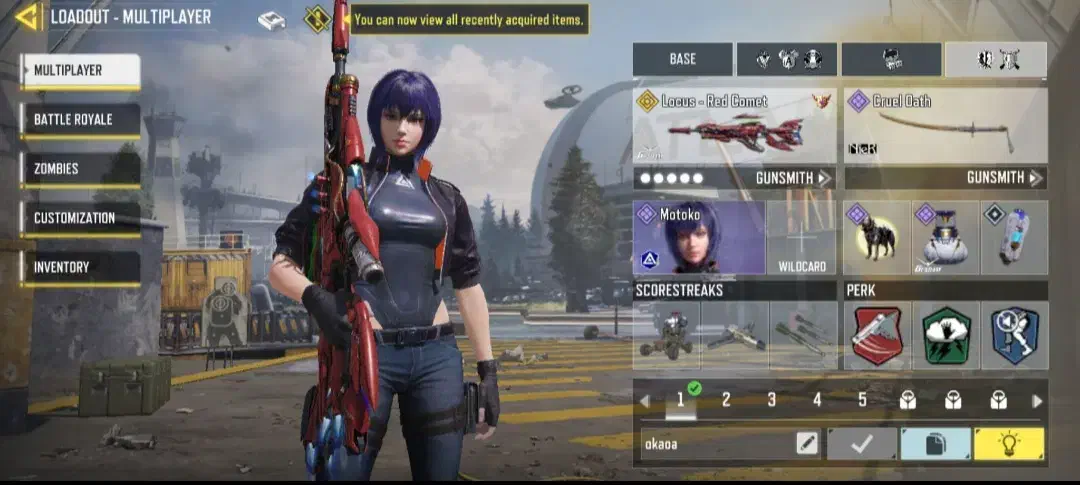
Task: Open the Inventory menu
Action: coord(81,267)
